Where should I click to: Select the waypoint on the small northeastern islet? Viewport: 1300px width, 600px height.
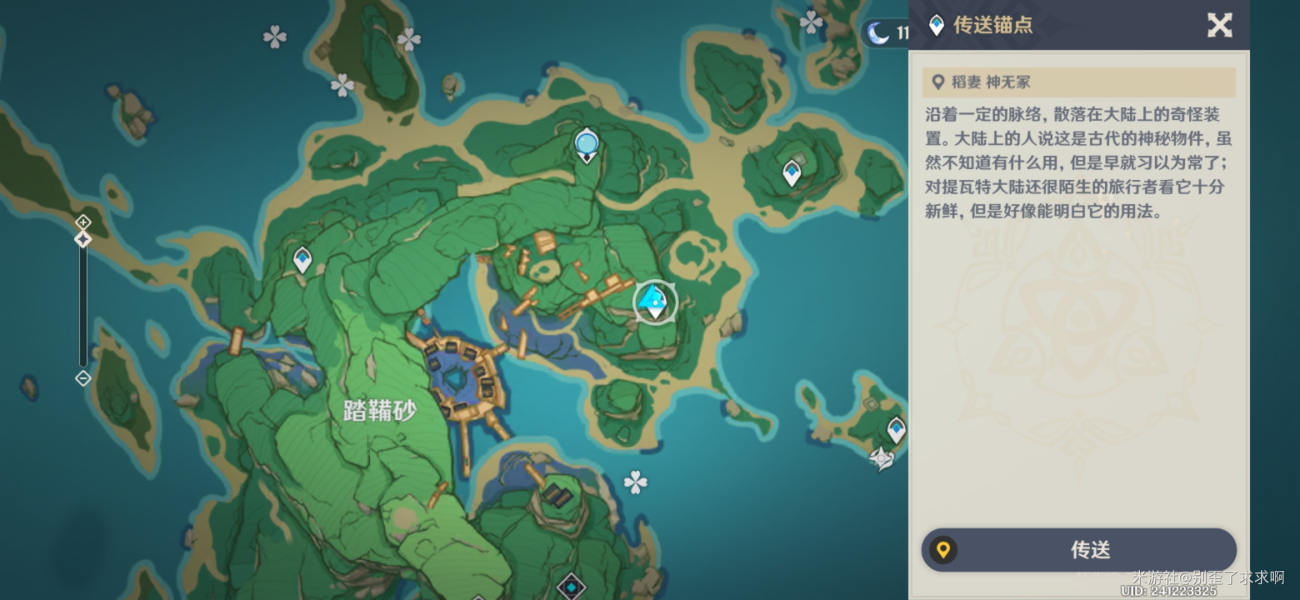791,173
